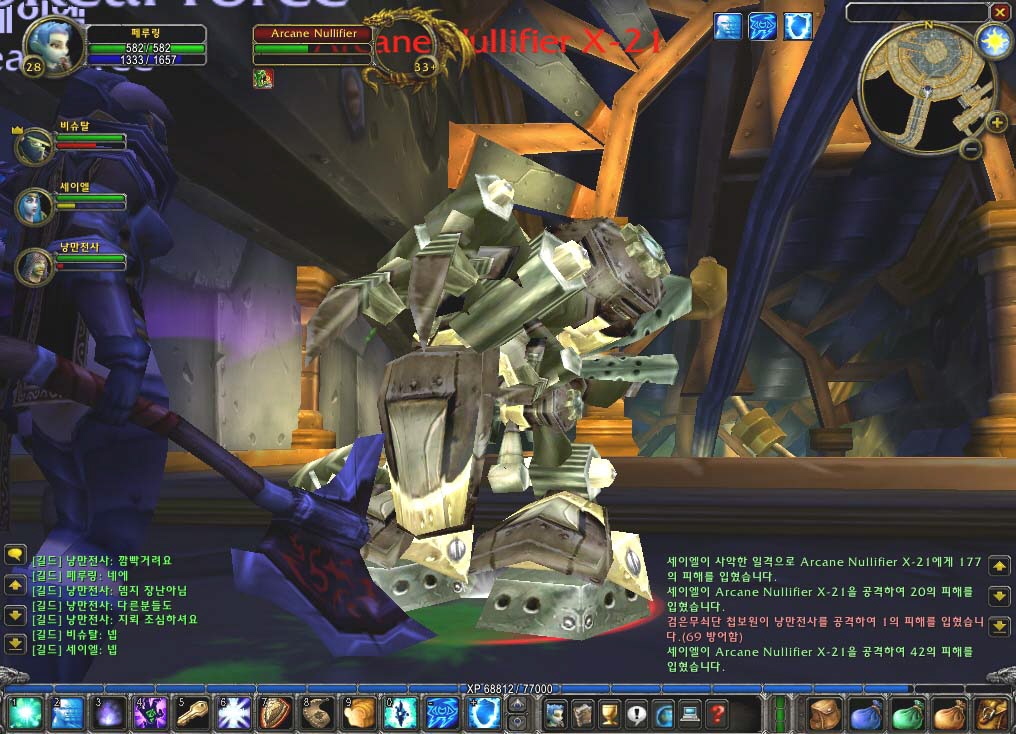
Task: Close the minimap with the X button
Action: tap(999, 12)
